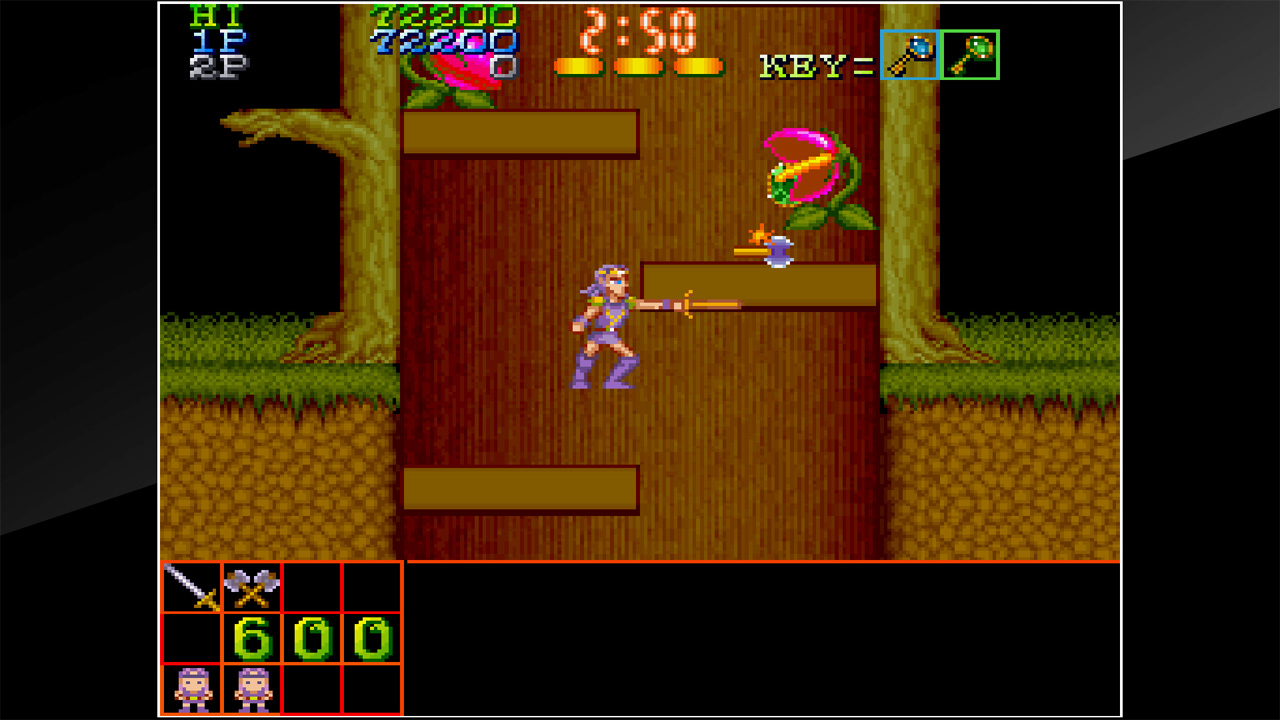
Task: Click the middle yellow energy bar
Action: click(x=637, y=66)
